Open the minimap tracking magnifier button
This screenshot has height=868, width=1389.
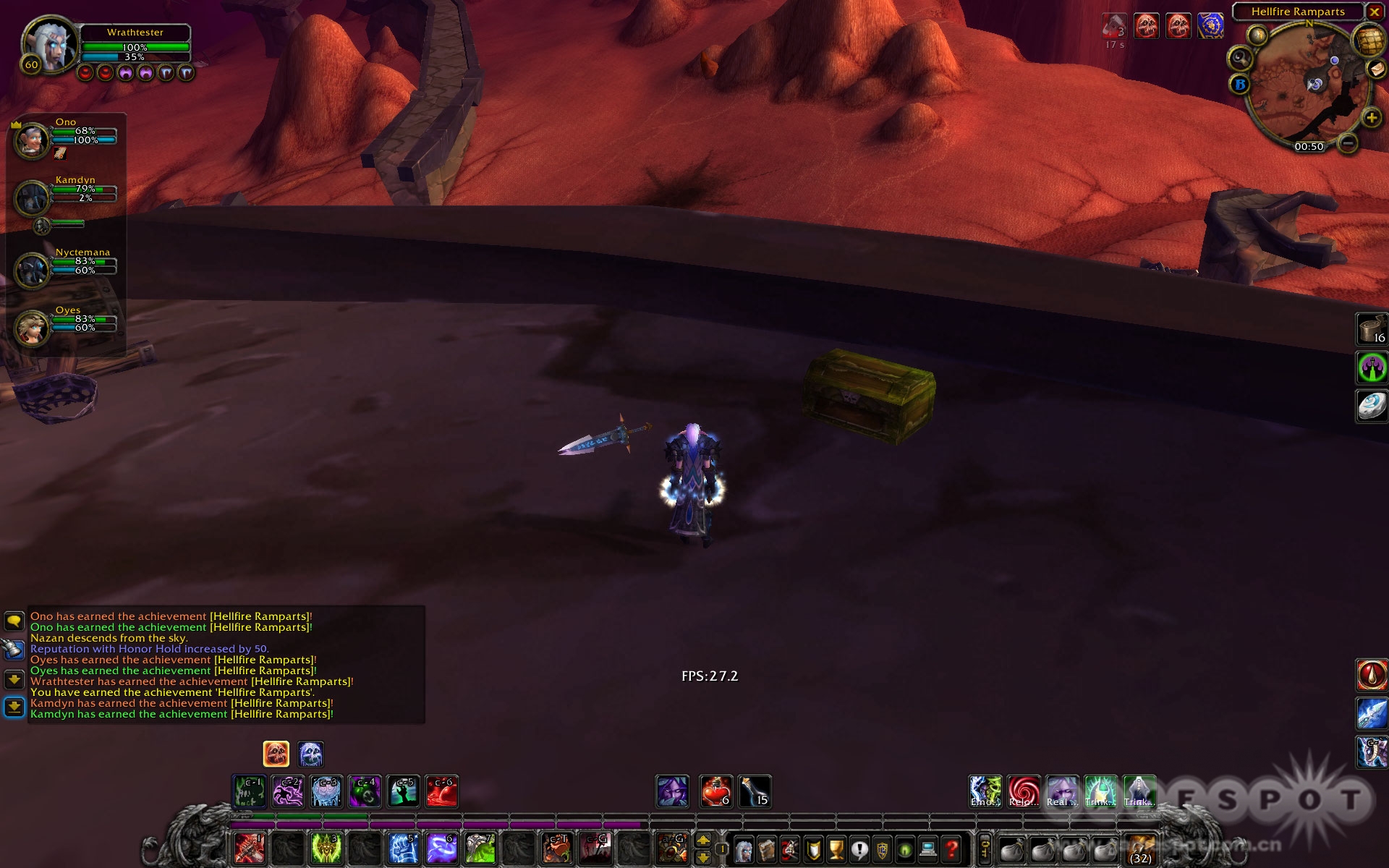click(1240, 57)
